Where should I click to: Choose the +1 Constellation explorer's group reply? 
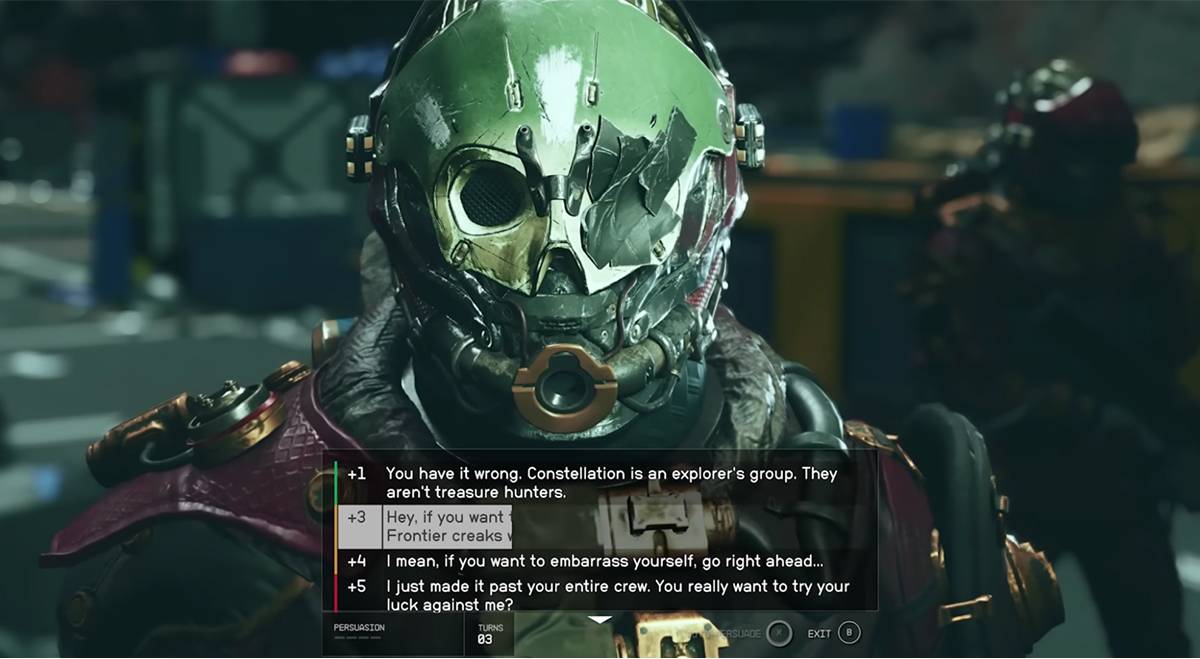[610, 482]
